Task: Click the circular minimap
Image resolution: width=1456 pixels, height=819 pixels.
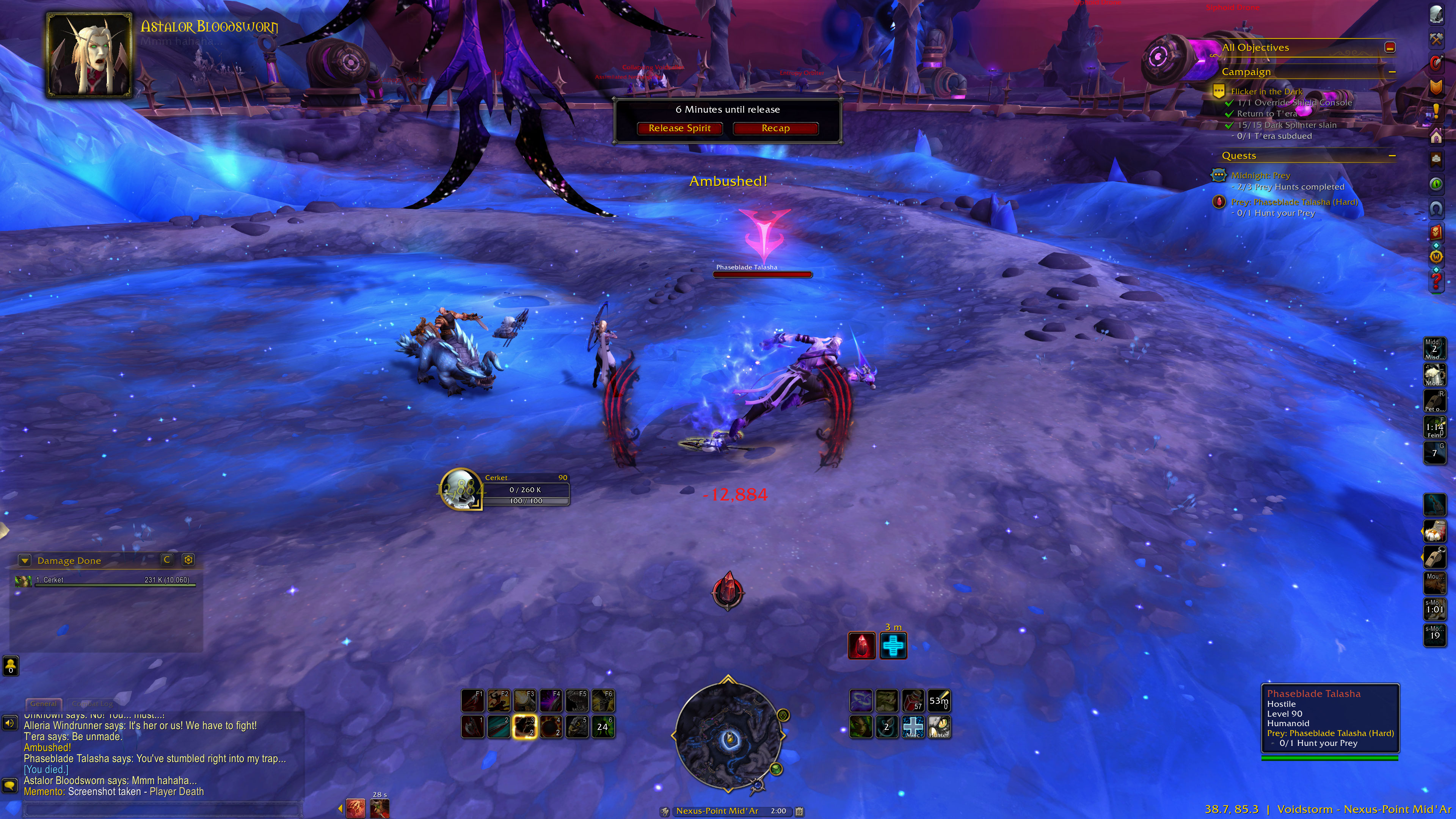Action: pyautogui.click(x=728, y=735)
